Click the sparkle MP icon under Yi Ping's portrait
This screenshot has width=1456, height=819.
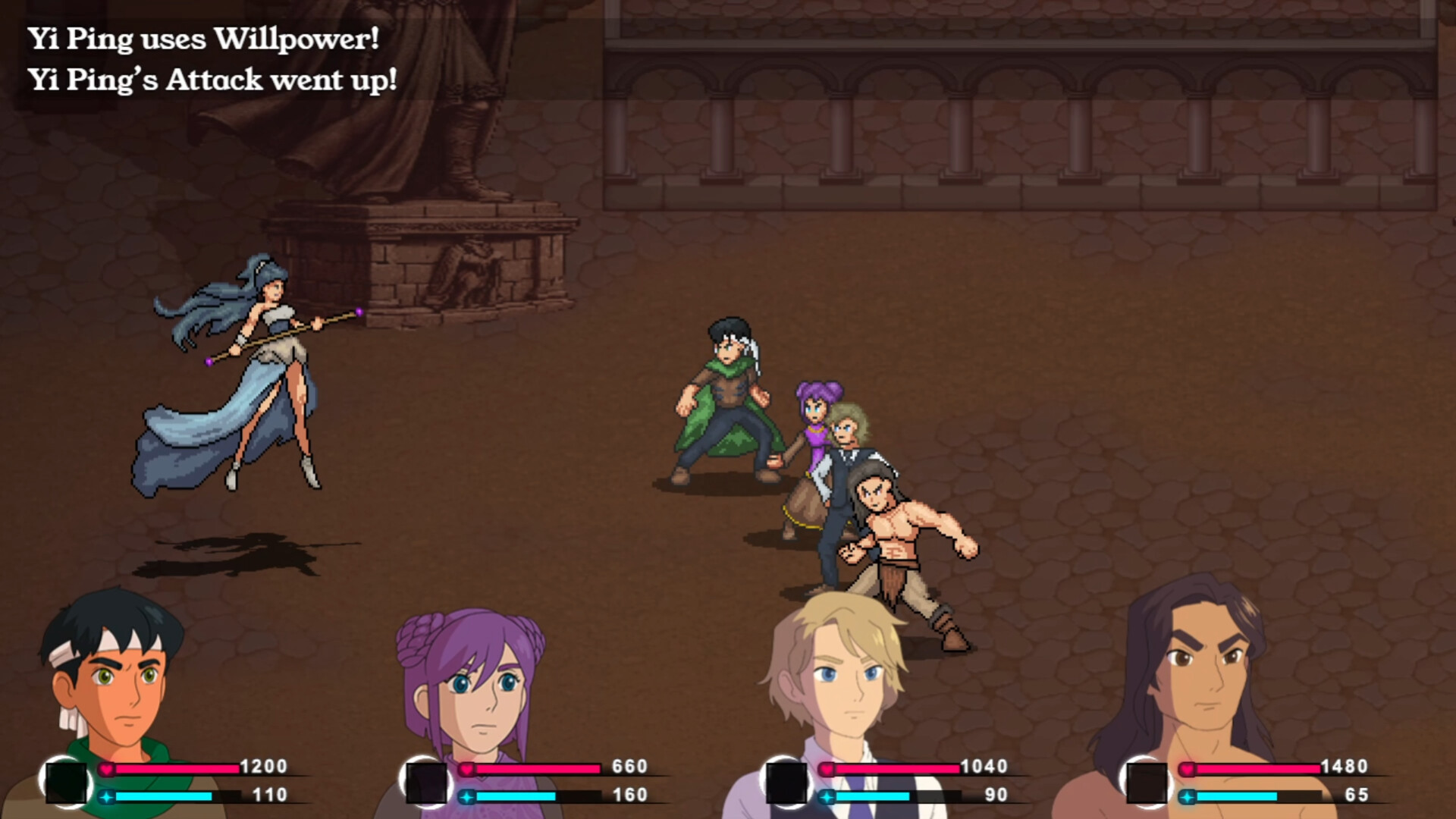click(x=106, y=797)
